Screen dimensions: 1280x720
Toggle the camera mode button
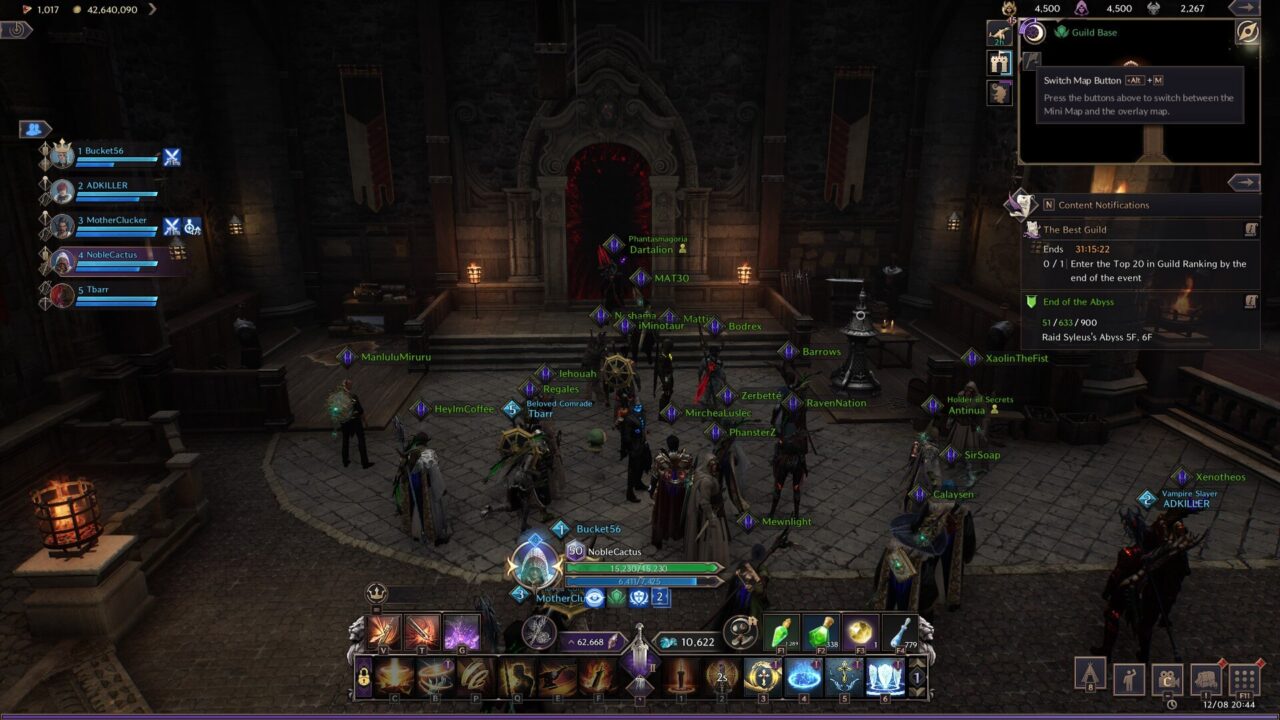pyautogui.click(x=1167, y=679)
